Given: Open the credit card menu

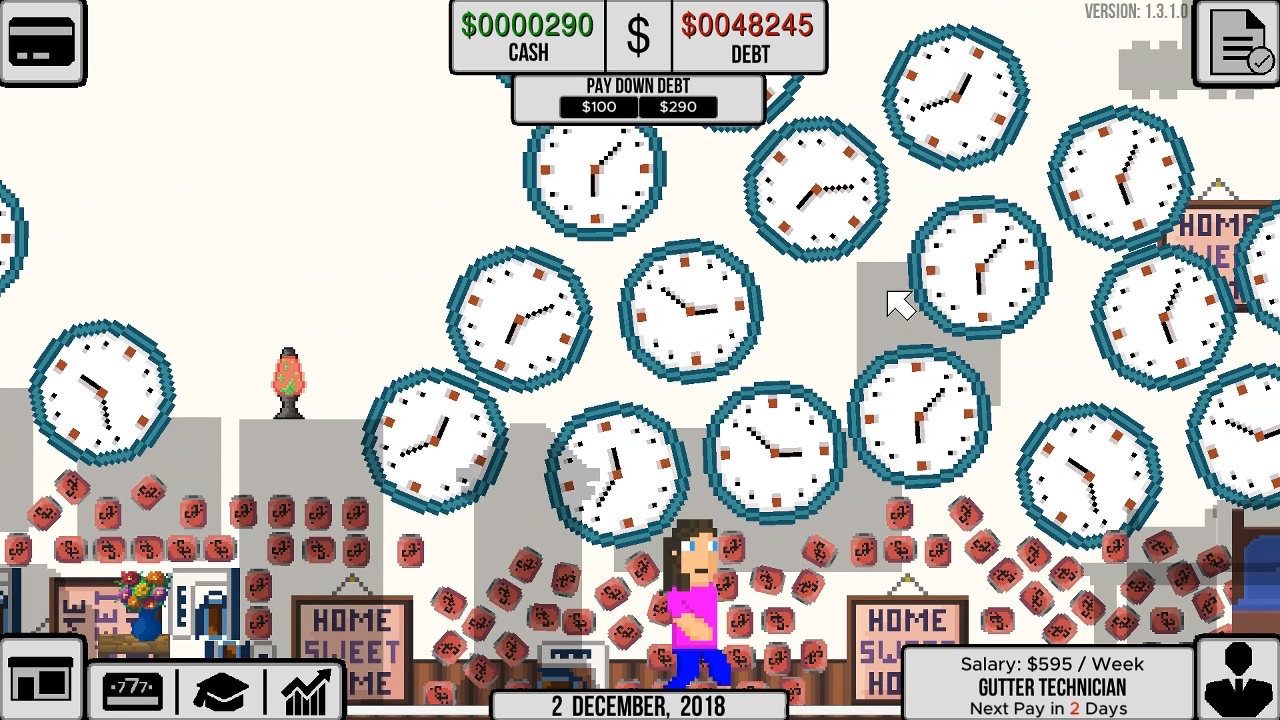Looking at the screenshot, I should [44, 42].
